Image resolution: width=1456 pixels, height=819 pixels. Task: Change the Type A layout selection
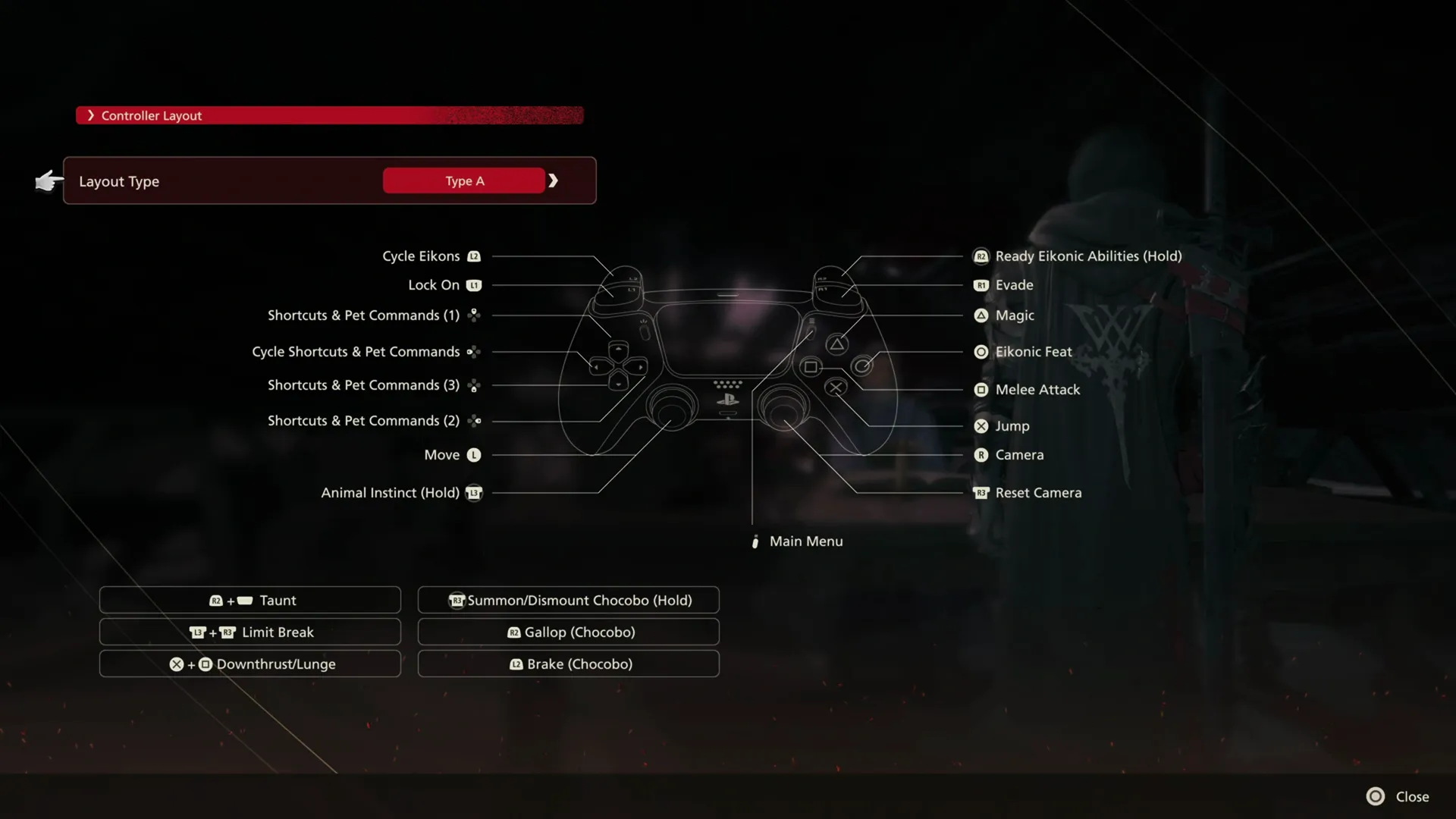pyautogui.click(x=463, y=180)
